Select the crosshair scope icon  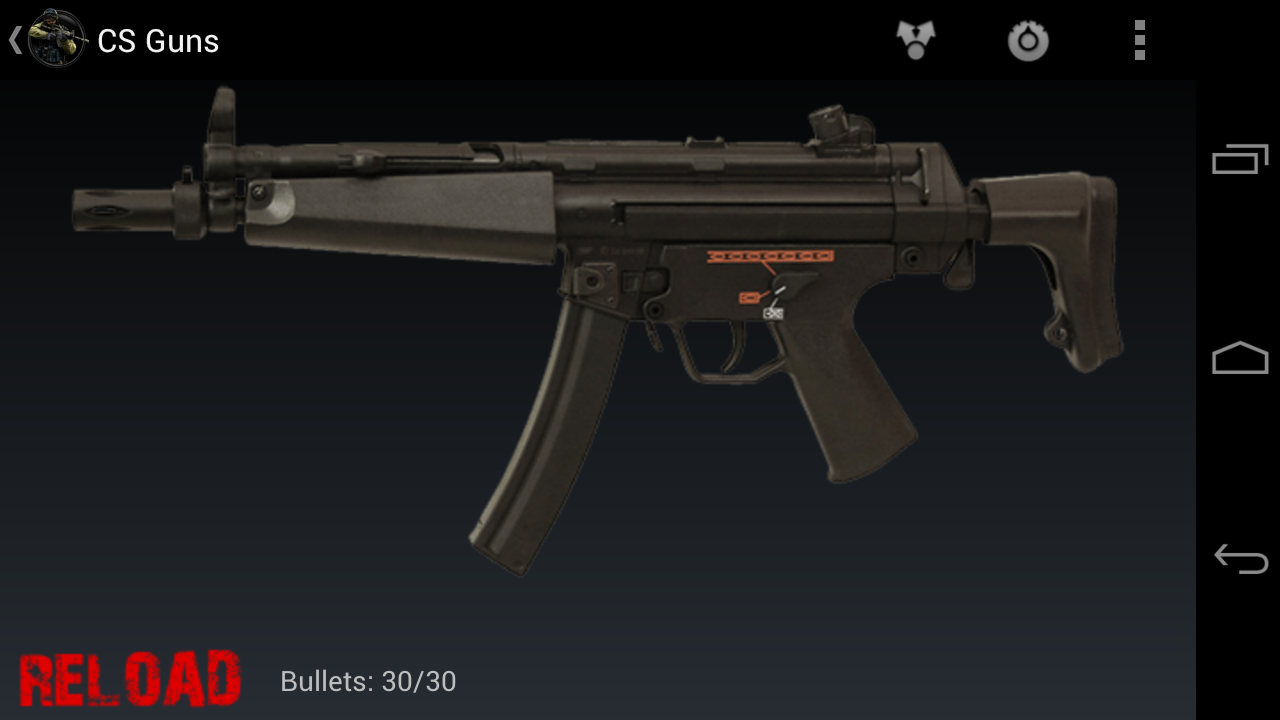(1028, 40)
